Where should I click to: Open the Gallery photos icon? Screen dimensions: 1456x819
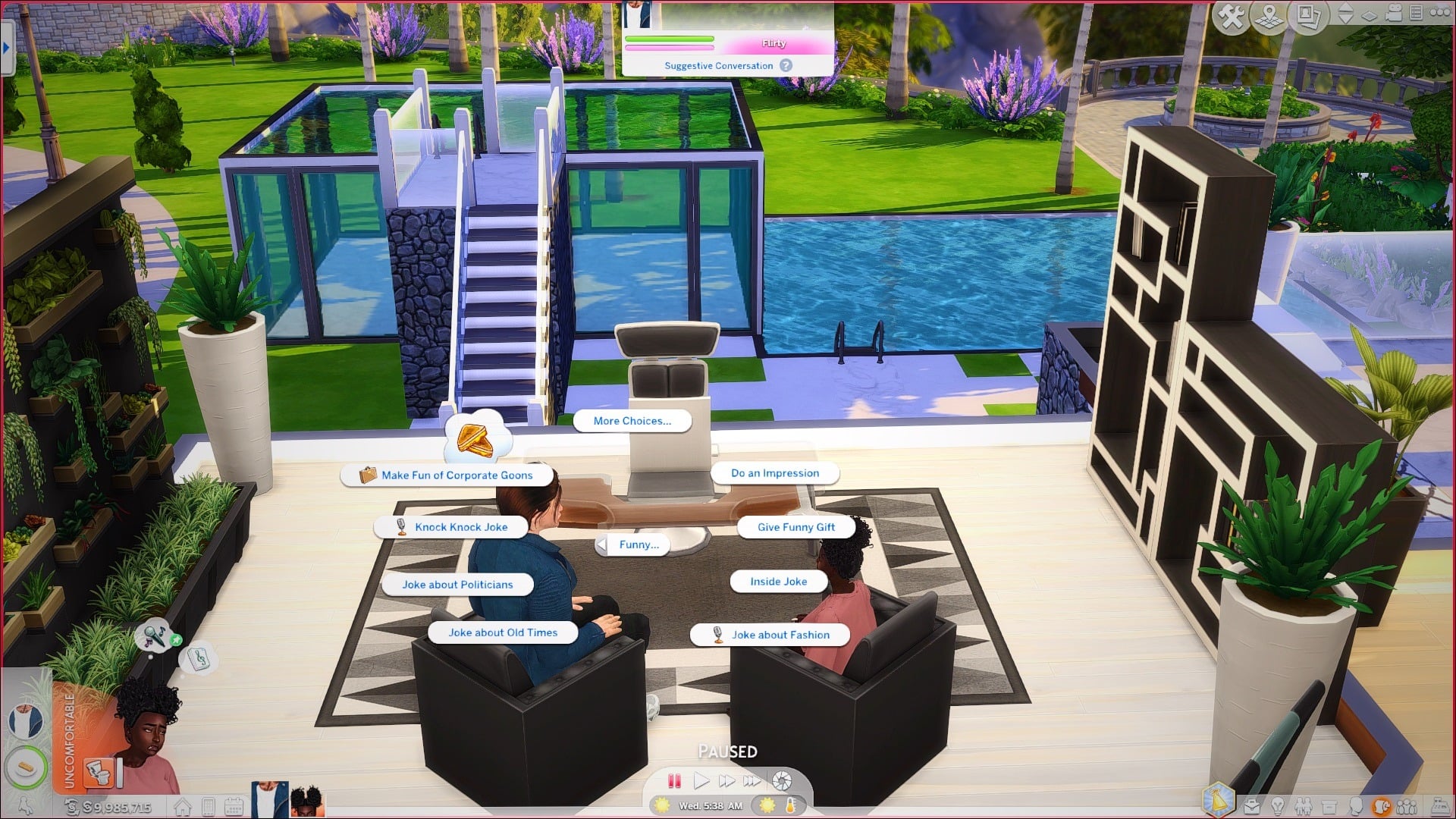tap(1308, 14)
